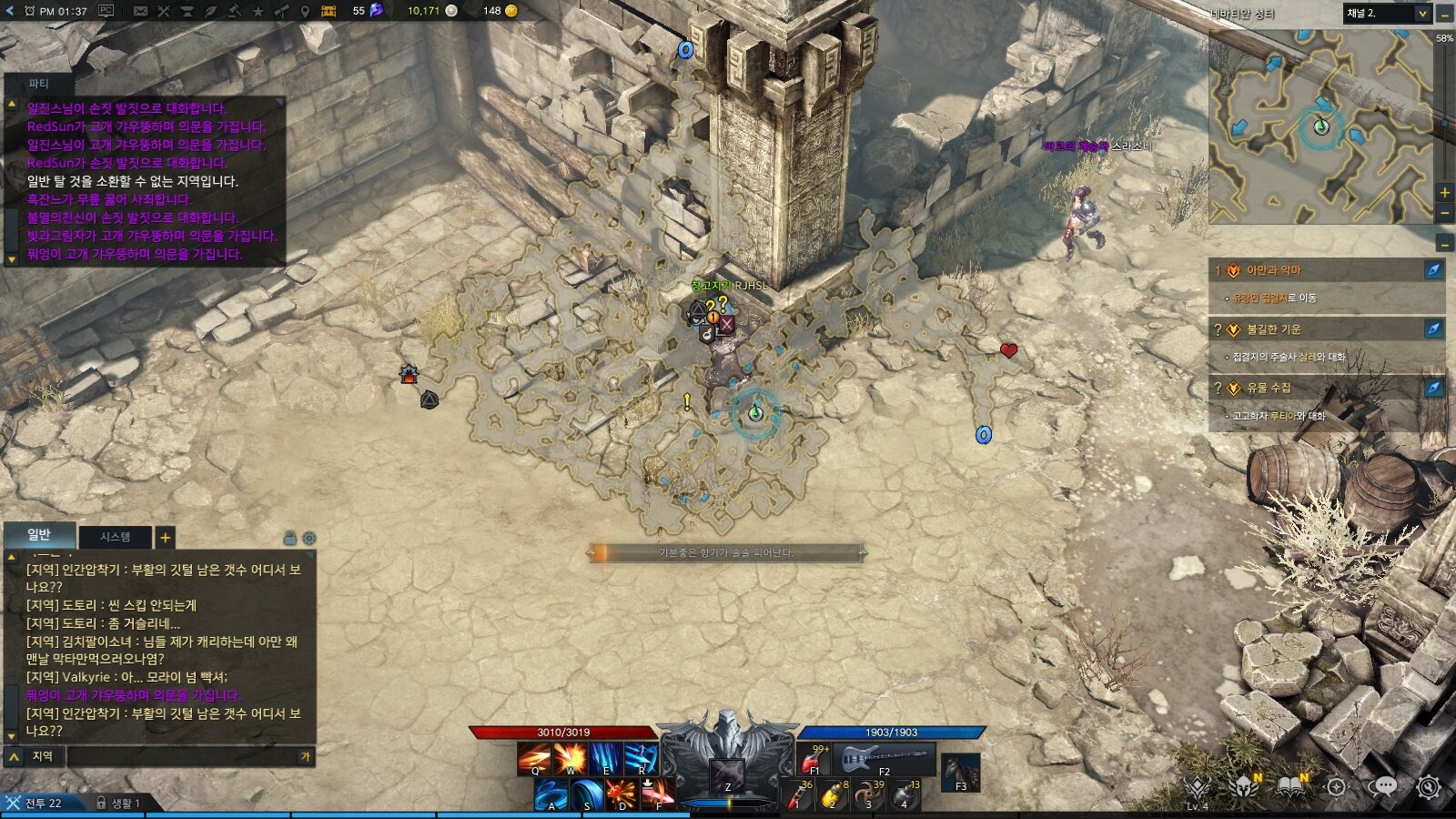This screenshot has height=819, width=1456.
Task: Open chat settings gear icon
Action: pos(309,538)
